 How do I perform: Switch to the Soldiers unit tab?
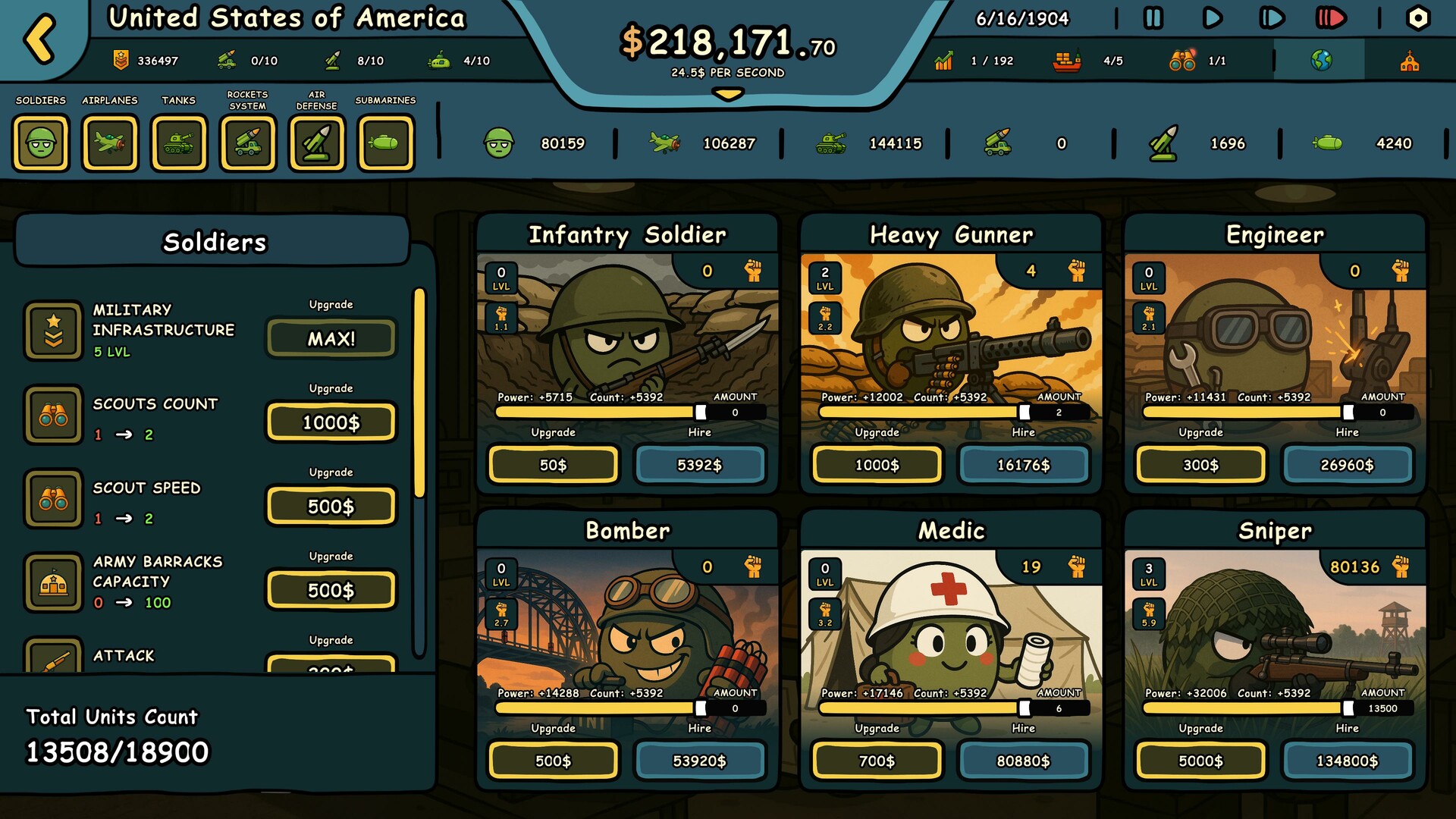[x=42, y=143]
